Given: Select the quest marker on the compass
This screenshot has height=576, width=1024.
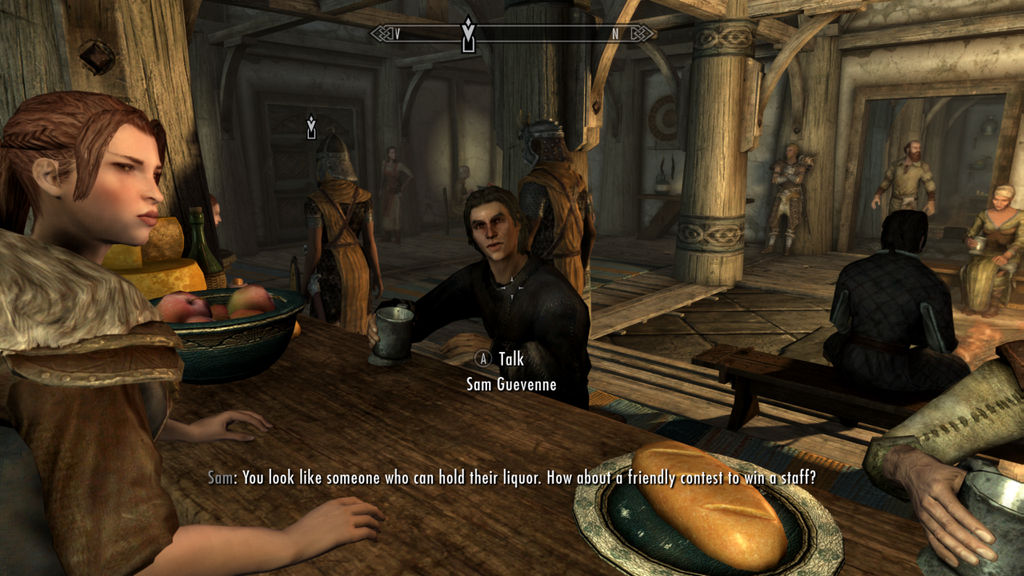Looking at the screenshot, I should coord(466,34).
